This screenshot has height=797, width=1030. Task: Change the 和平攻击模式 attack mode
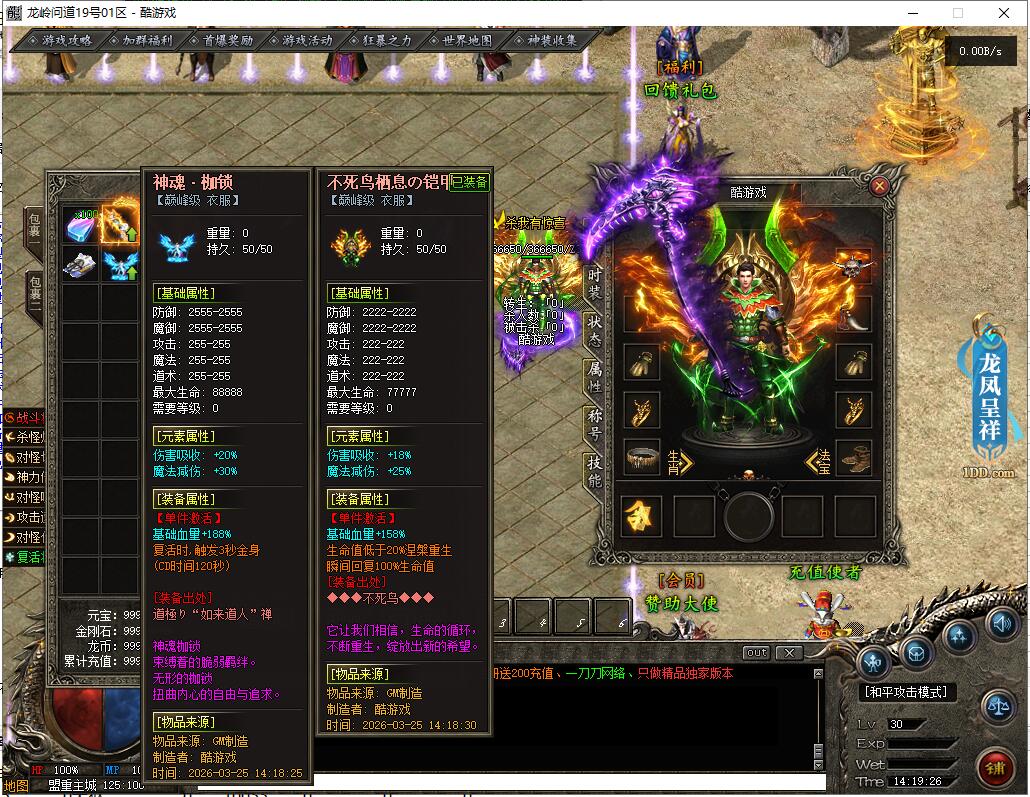(907, 692)
